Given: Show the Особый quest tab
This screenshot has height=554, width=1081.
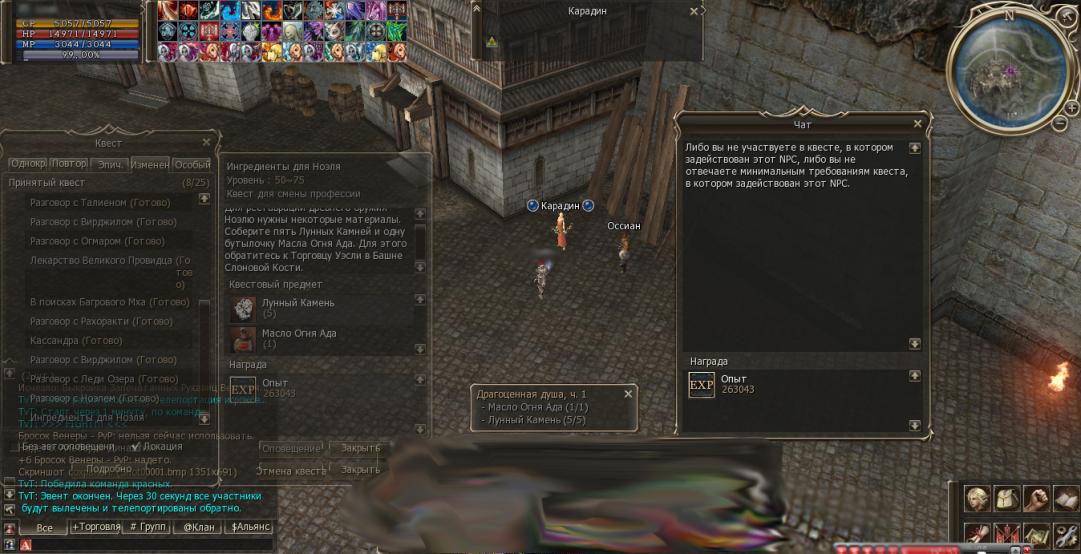Looking at the screenshot, I should pos(192,164).
